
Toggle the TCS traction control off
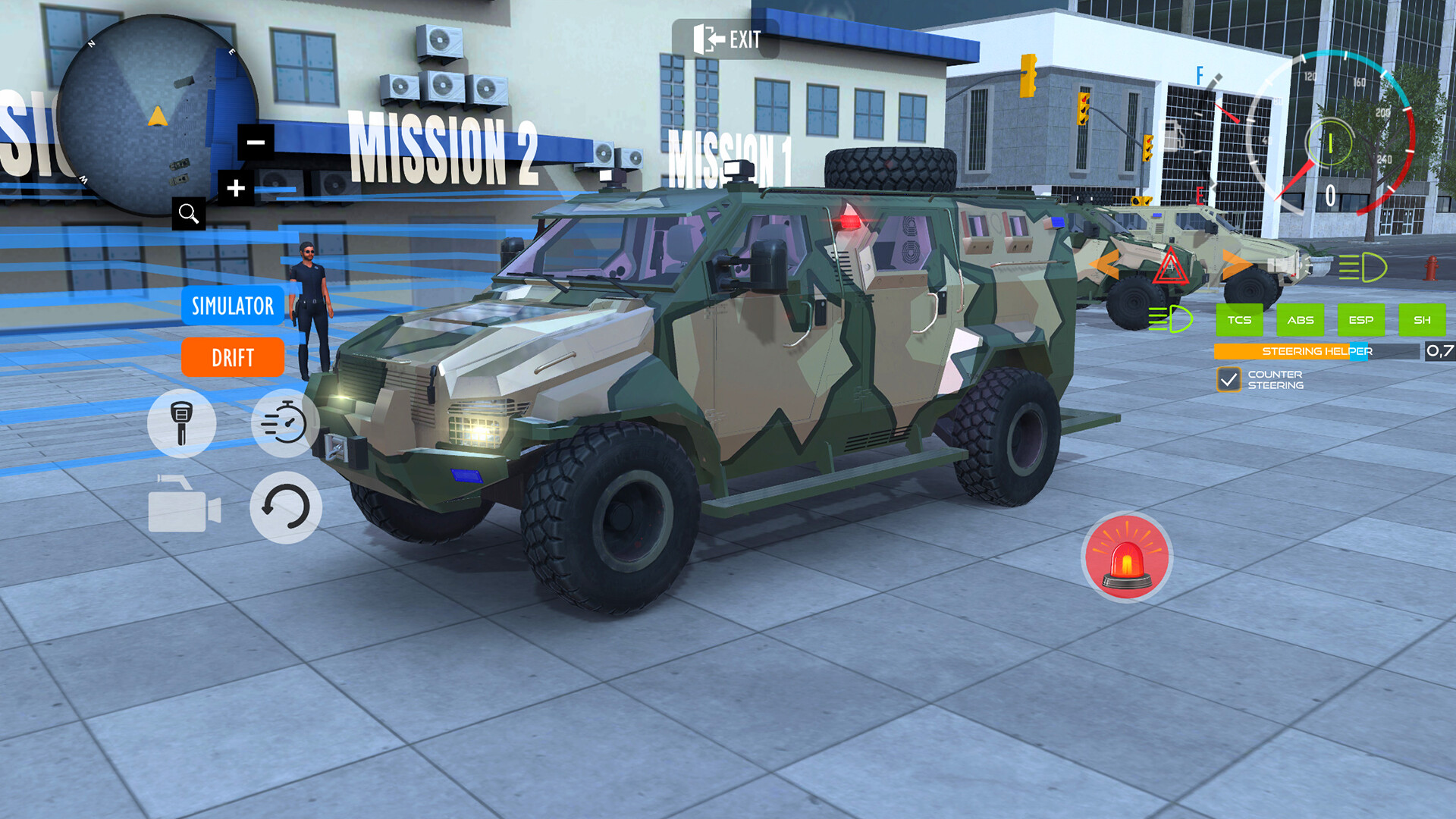pyautogui.click(x=1239, y=319)
